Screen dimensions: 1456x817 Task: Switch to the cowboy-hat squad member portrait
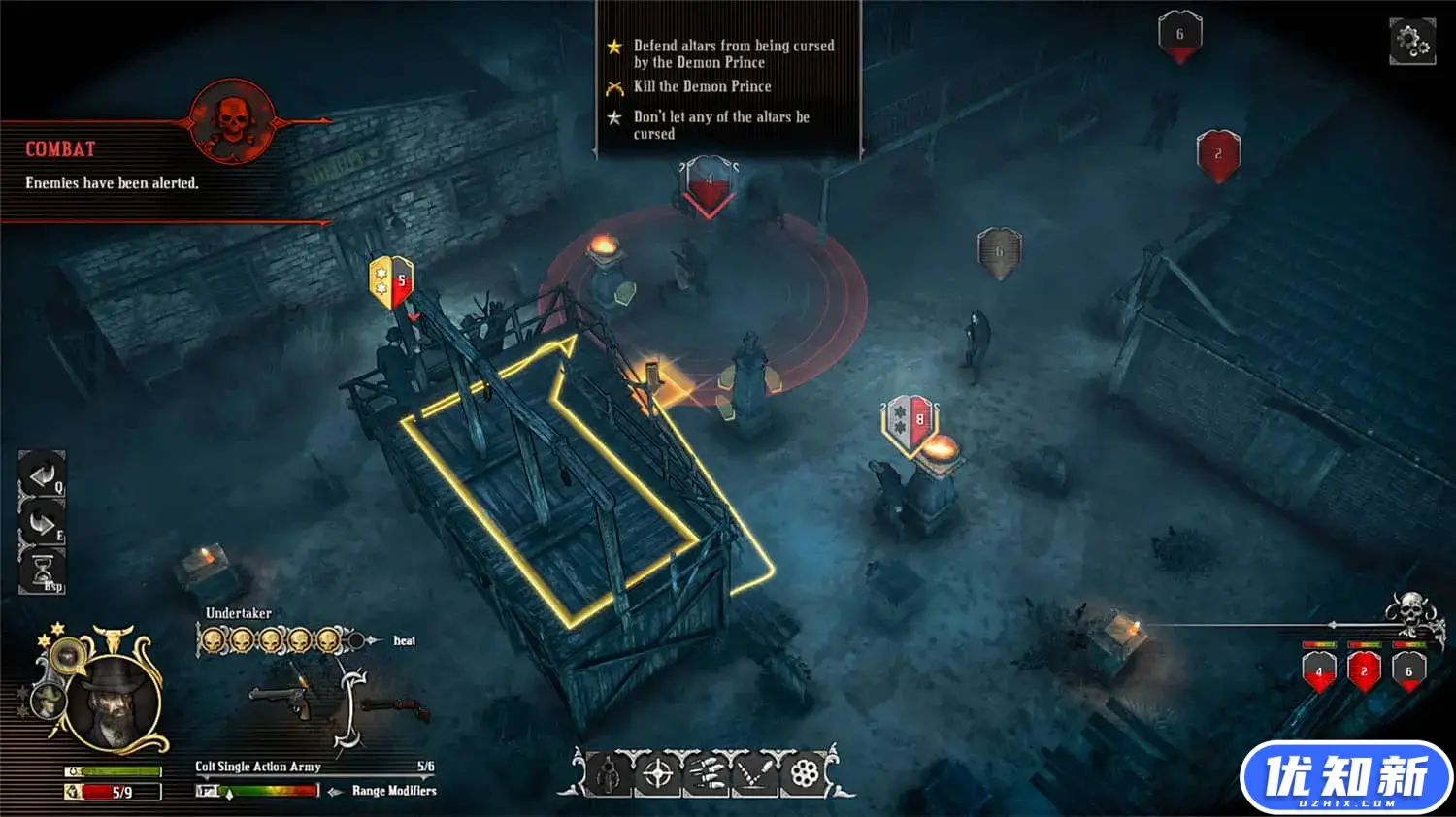pyautogui.click(x=46, y=701)
